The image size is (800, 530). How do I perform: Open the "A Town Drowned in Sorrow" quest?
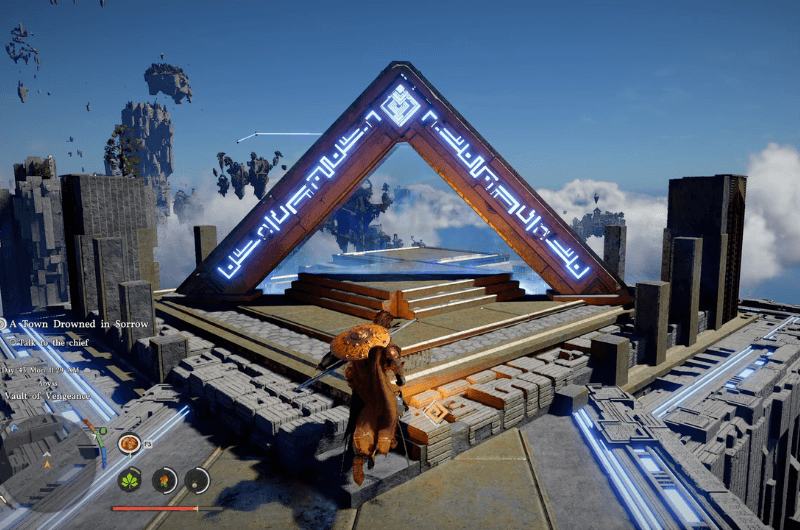[78, 324]
